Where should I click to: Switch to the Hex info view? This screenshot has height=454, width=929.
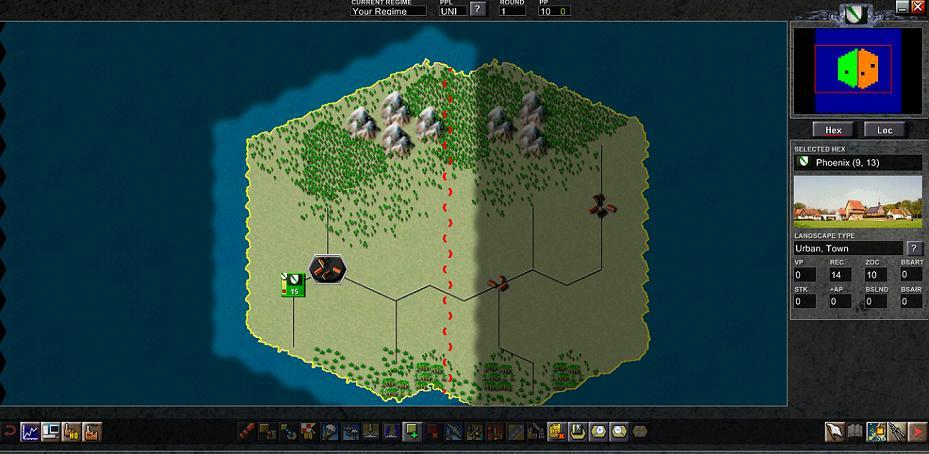coord(833,130)
